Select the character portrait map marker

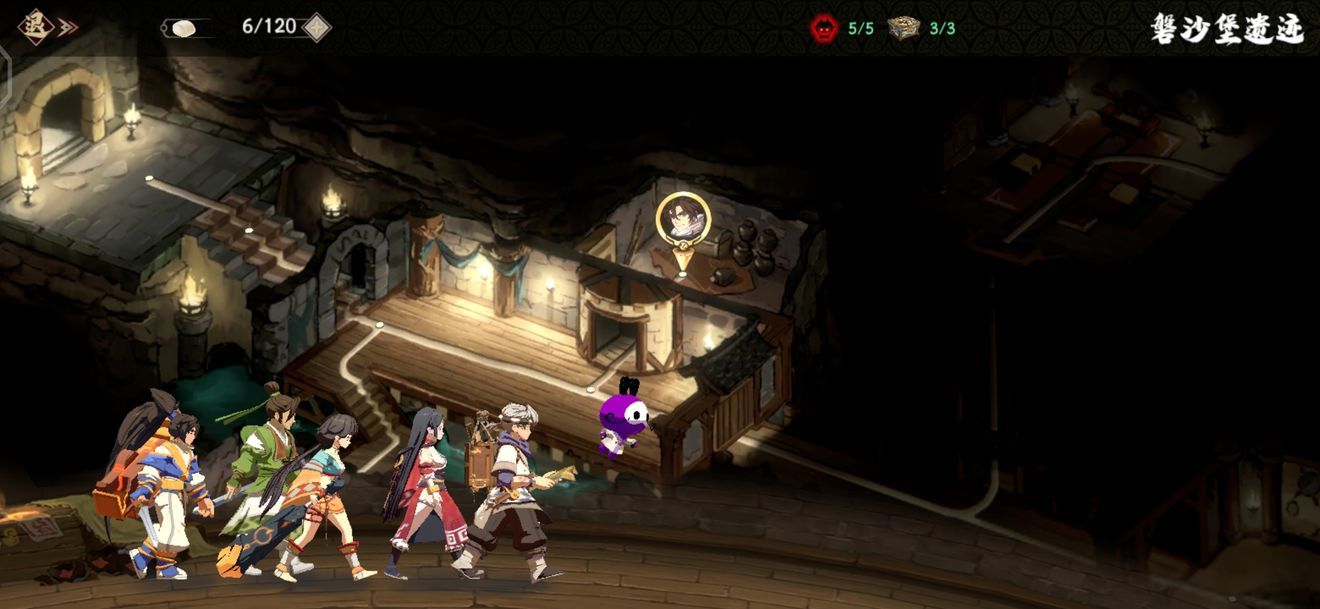[683, 219]
